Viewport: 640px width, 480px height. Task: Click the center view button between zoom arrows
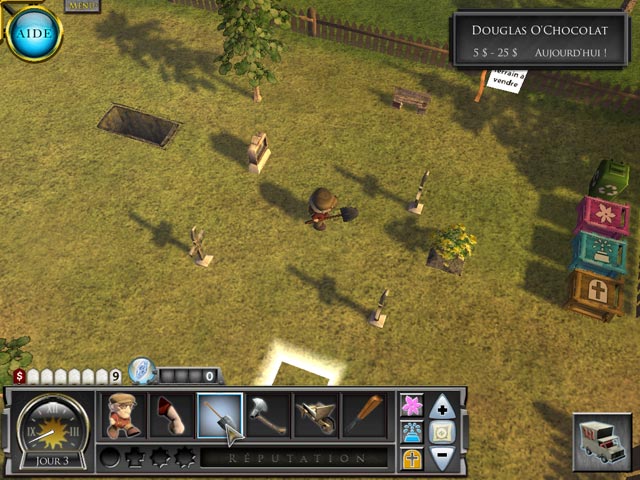[x=442, y=432]
